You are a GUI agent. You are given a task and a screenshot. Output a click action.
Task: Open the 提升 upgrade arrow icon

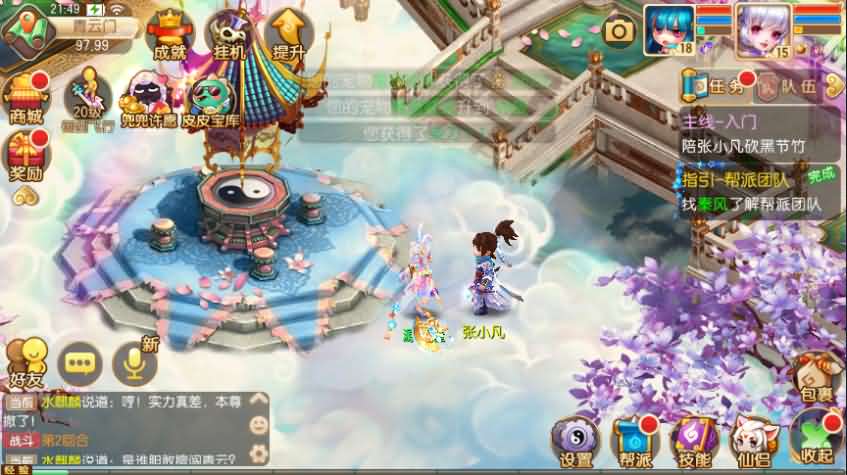(x=288, y=36)
